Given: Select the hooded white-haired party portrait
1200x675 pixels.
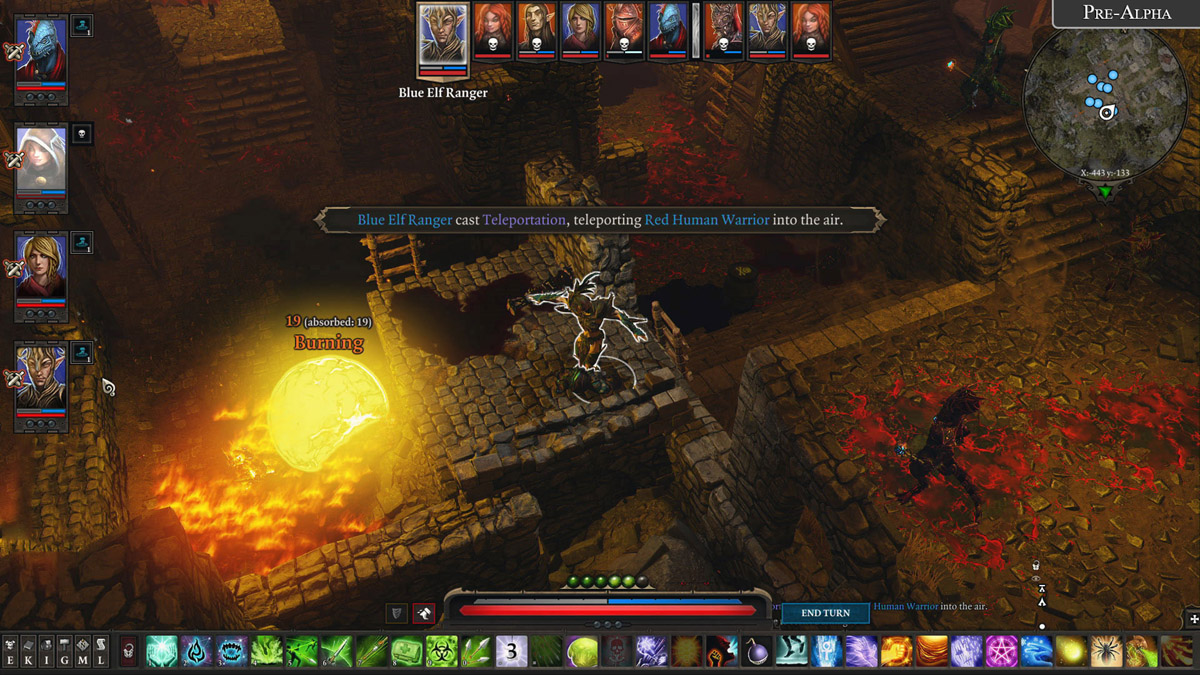Looking at the screenshot, I should (42, 158).
